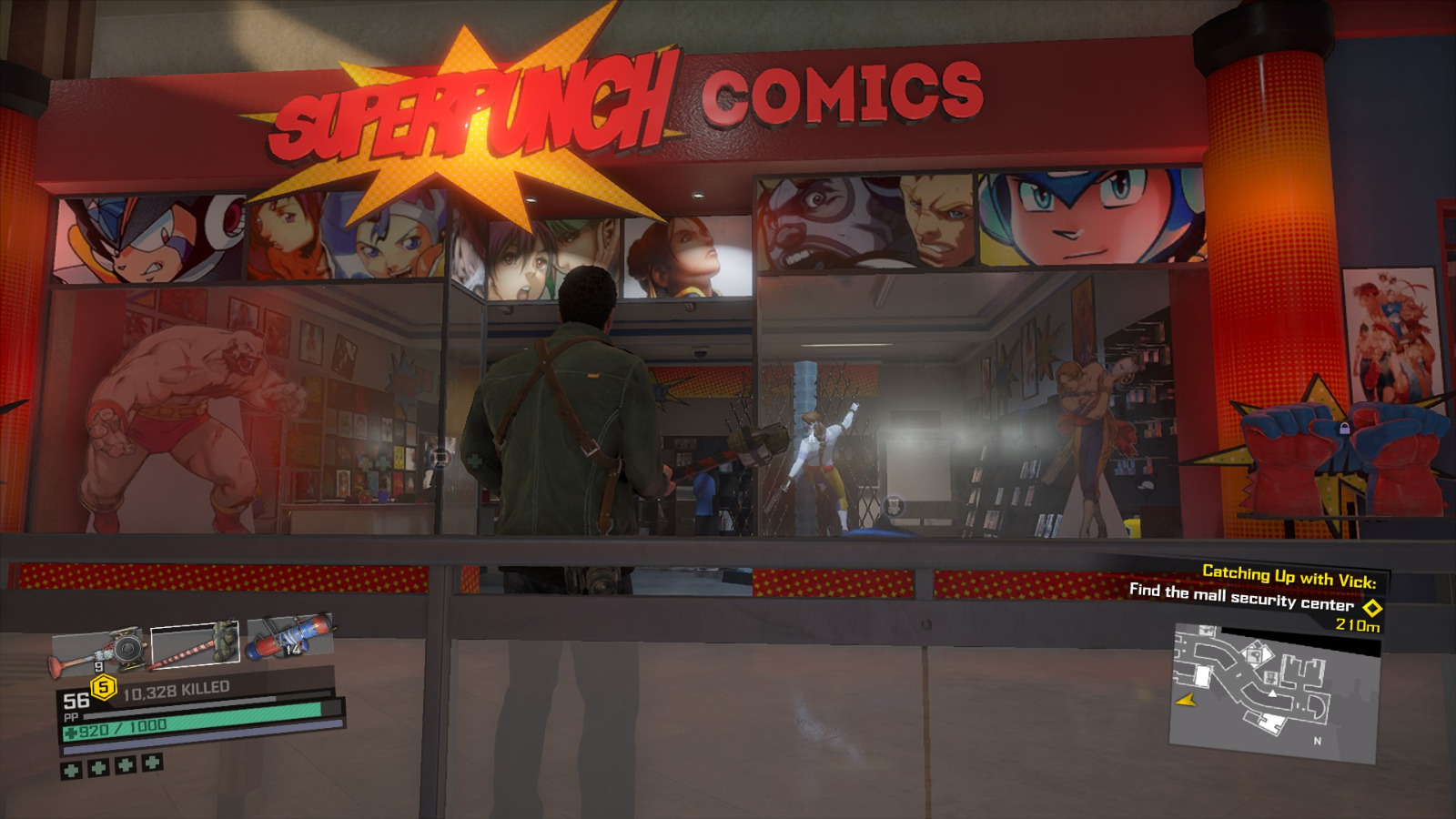This screenshot has height=819, width=1456.
Task: Click the level 56 indicator
Action: click(76, 701)
